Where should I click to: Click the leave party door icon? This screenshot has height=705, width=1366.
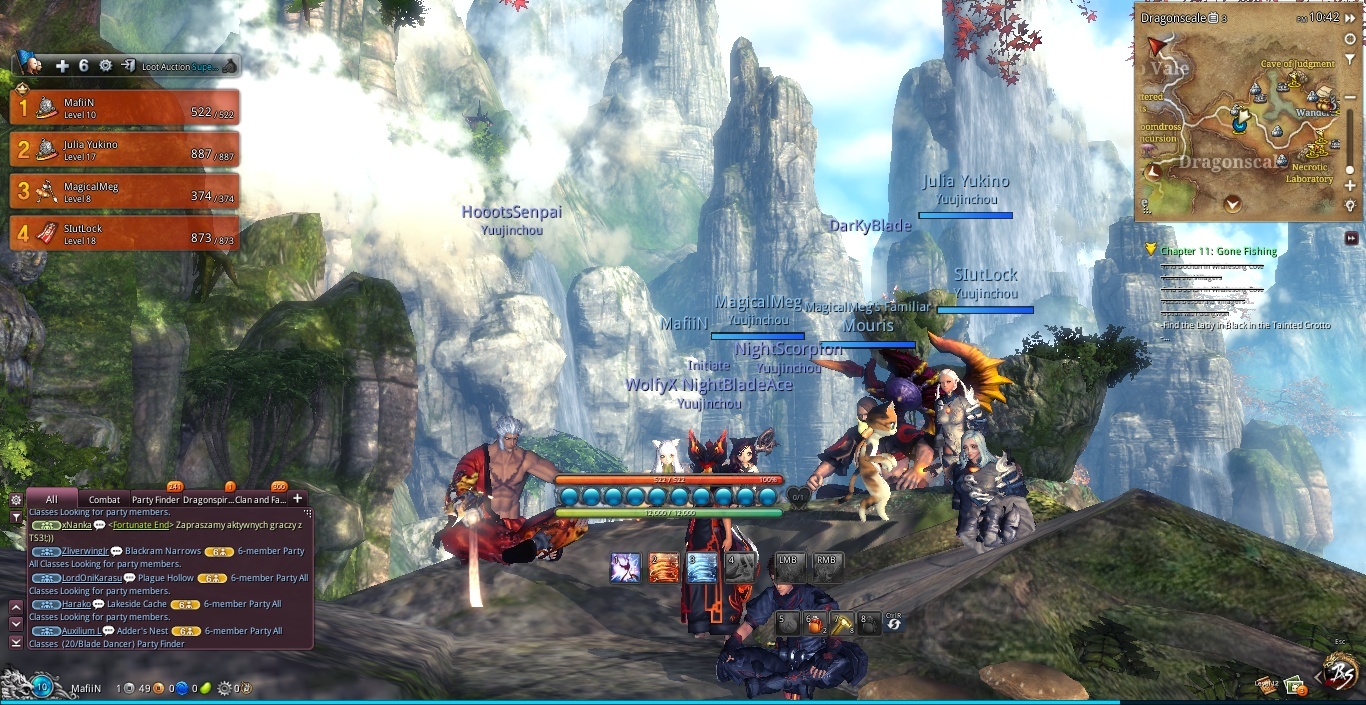[128, 66]
